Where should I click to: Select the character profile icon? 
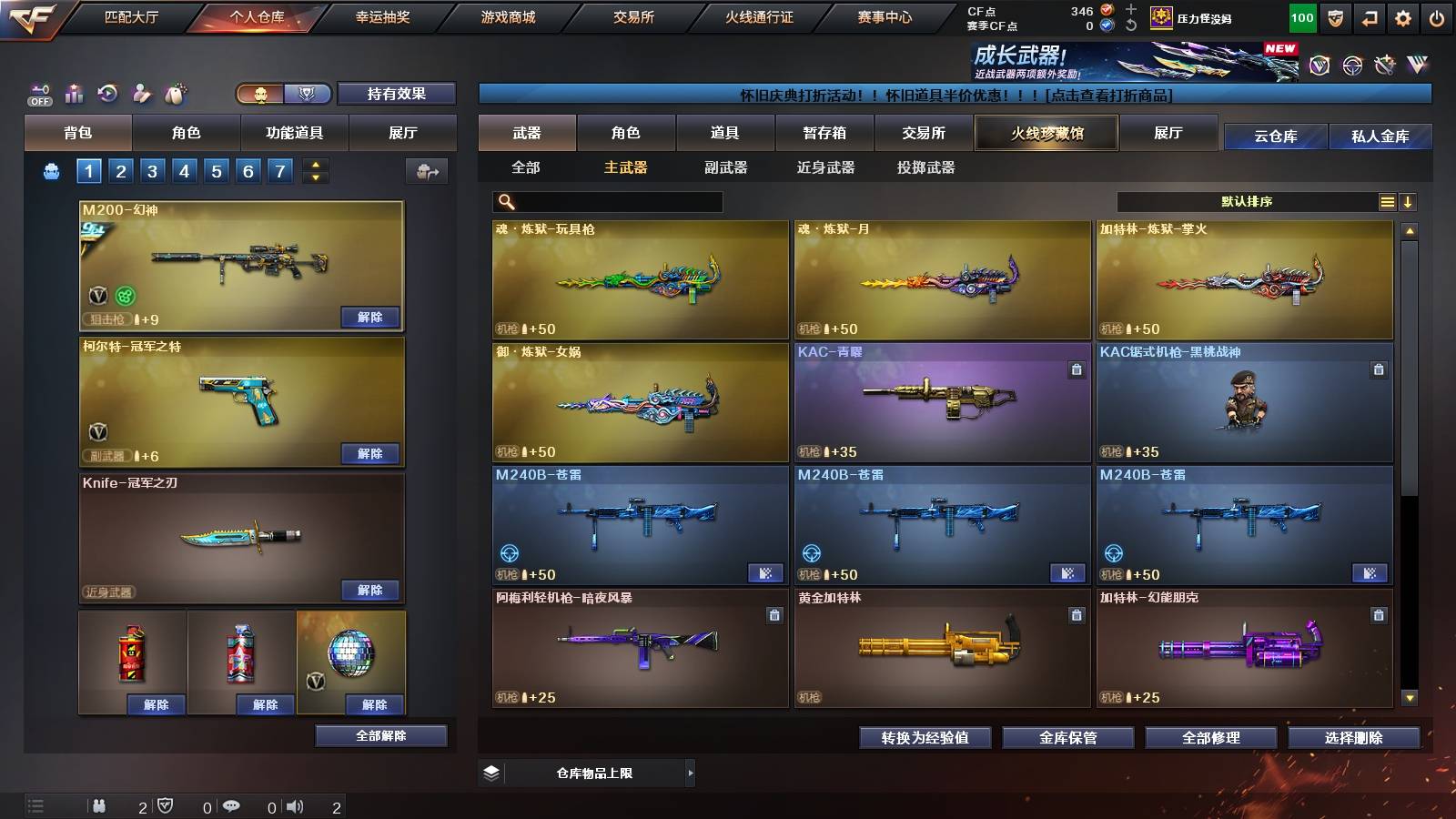141,92
